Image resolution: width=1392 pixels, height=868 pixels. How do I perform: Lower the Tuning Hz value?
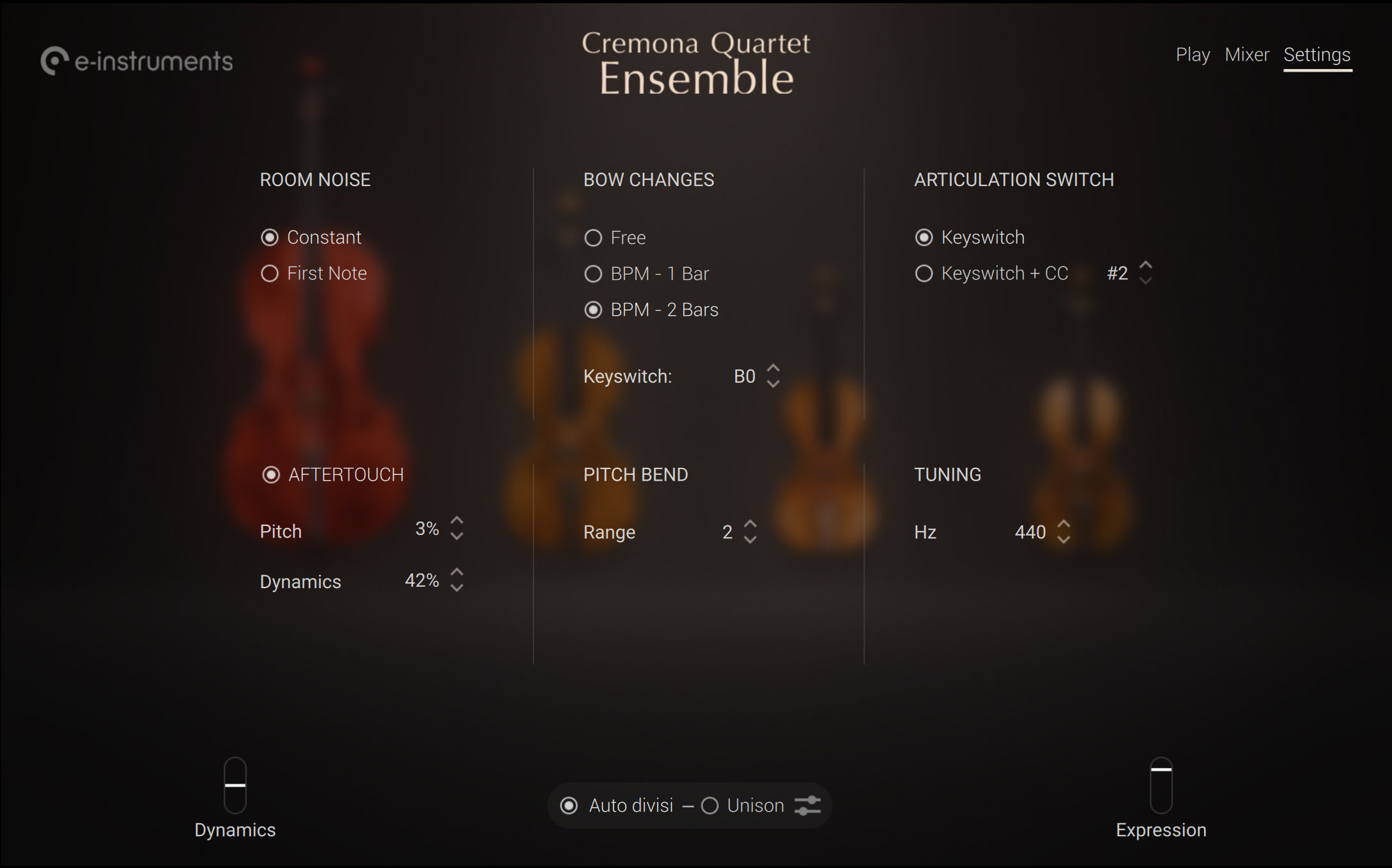(x=1063, y=540)
